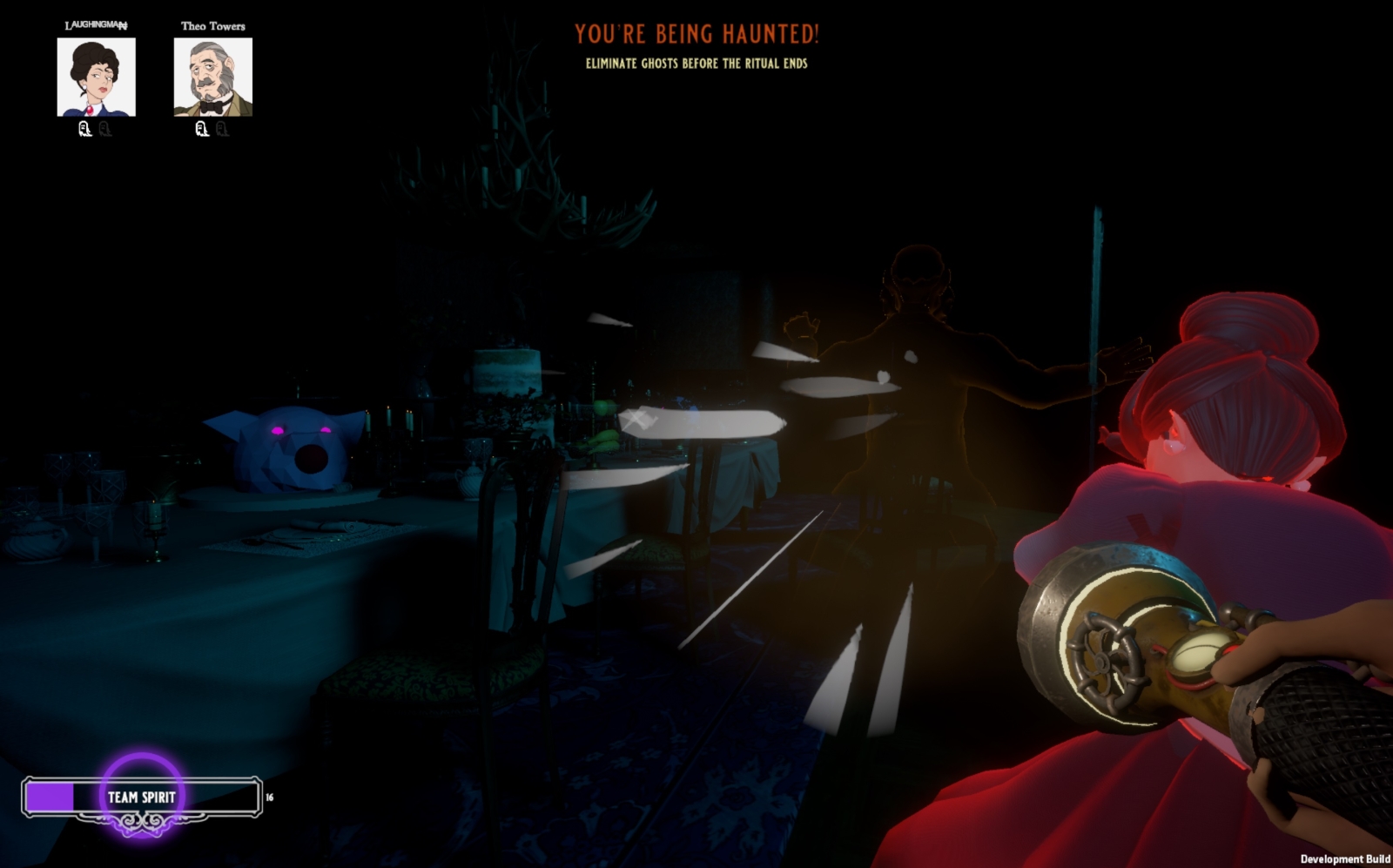The image size is (1393, 868).
Task: Select LaughingMan's player portrait
Action: pos(96,77)
